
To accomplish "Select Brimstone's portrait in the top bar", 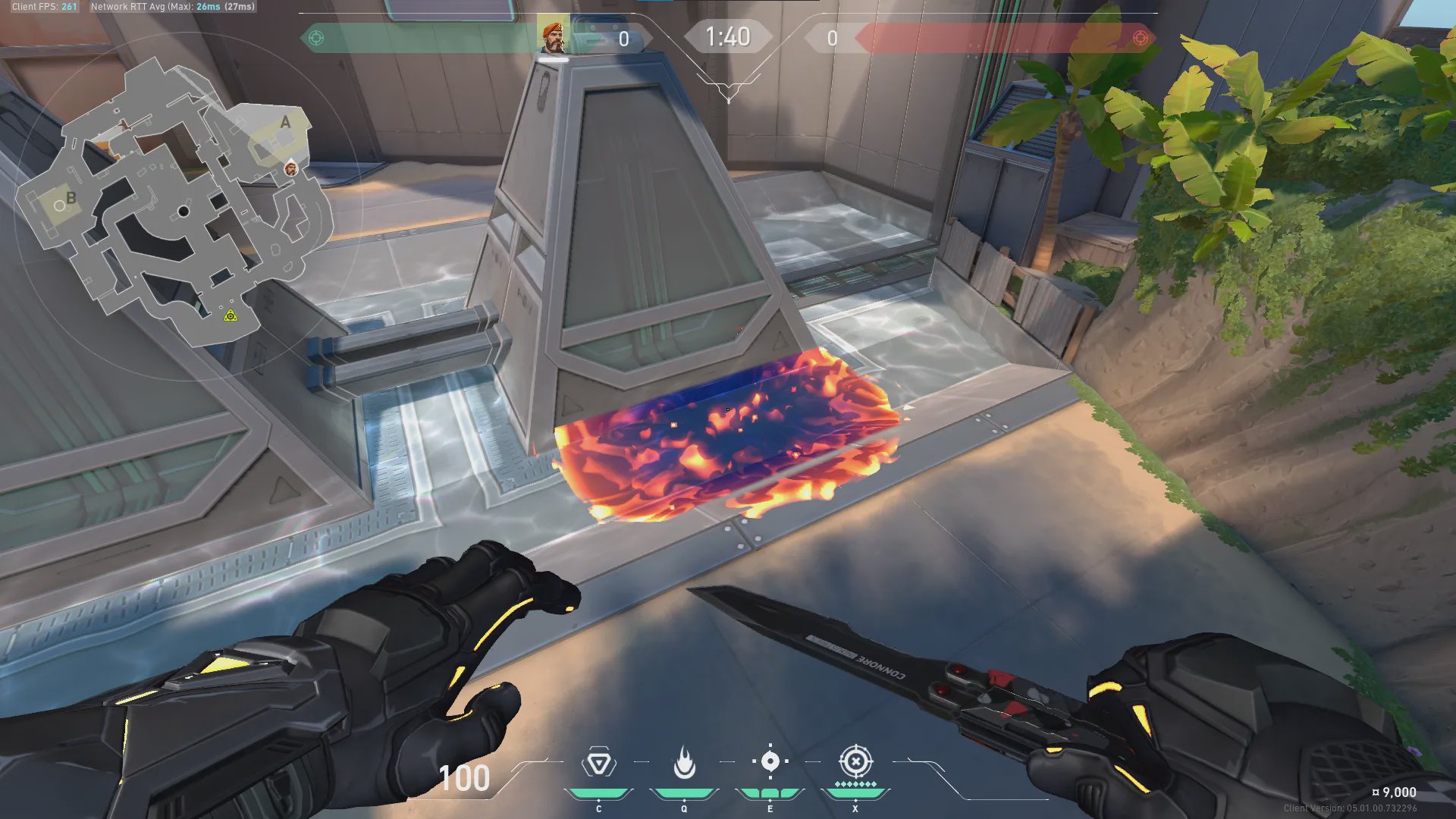I will coord(554,36).
